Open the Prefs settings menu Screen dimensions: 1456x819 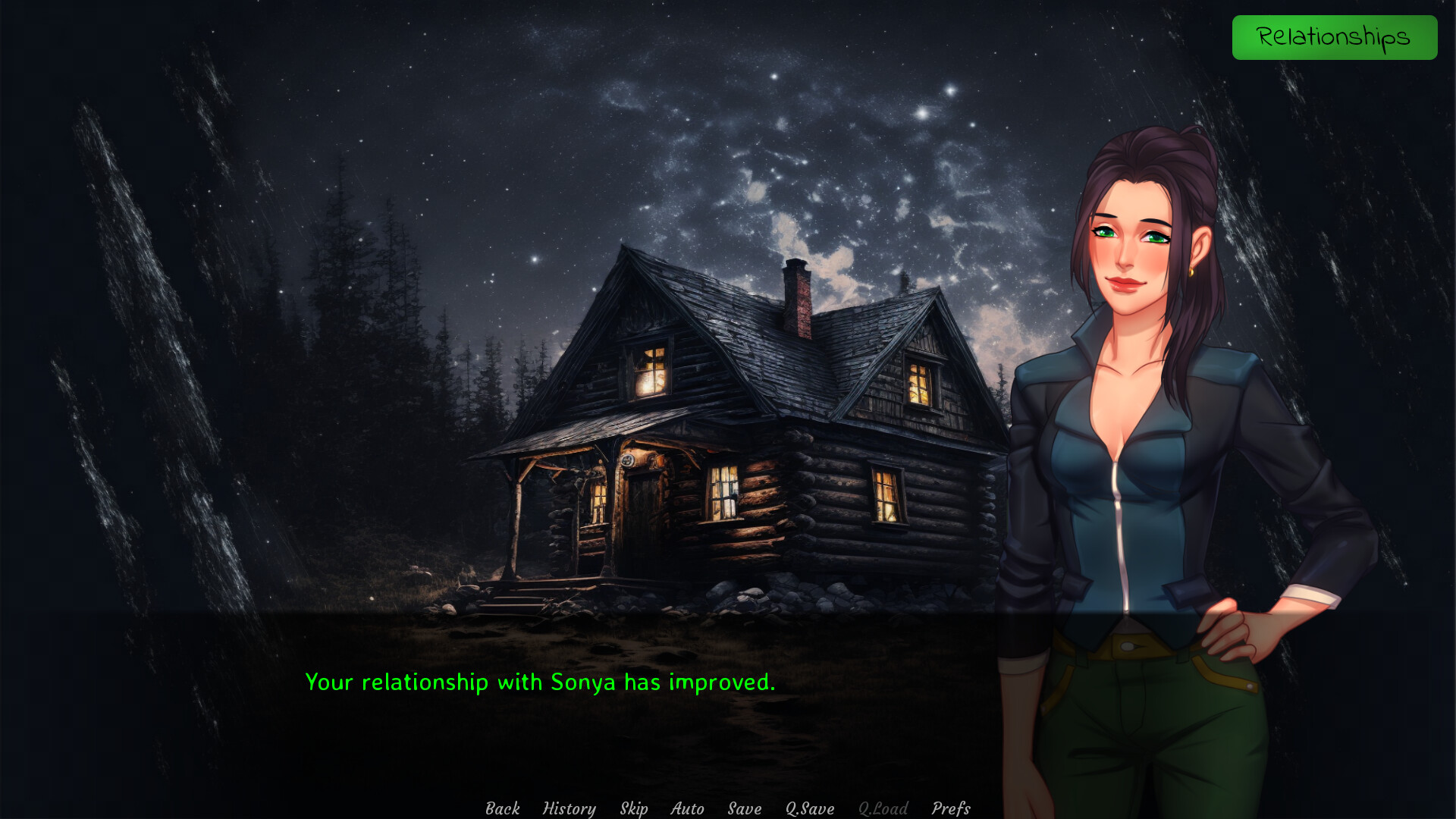[x=952, y=808]
